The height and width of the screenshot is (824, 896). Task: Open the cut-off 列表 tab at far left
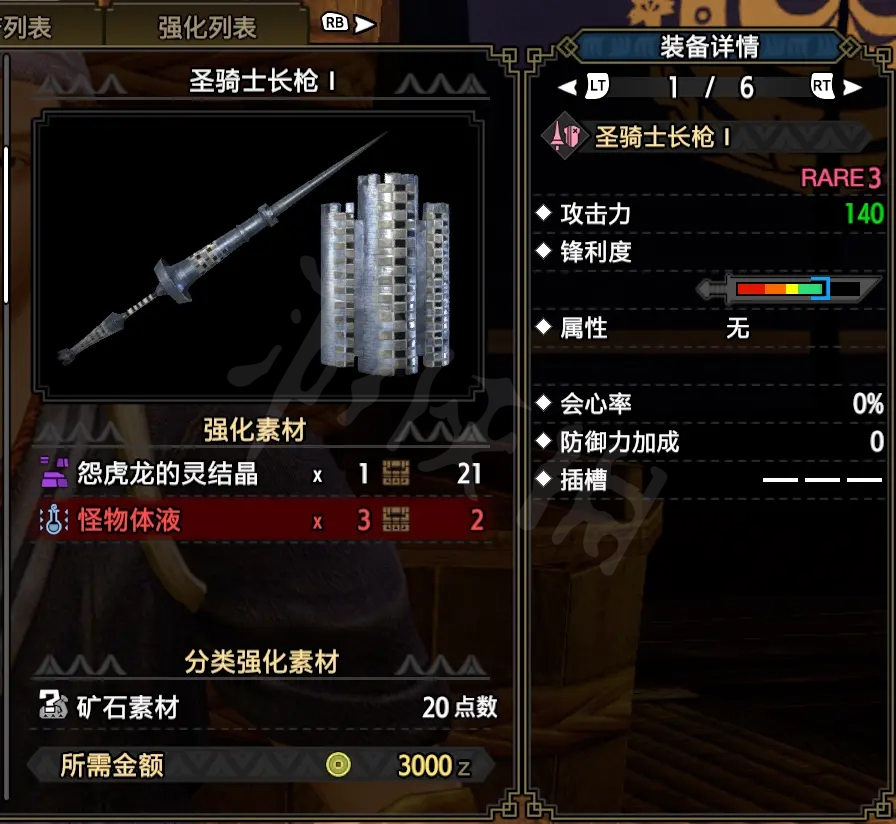30,25
